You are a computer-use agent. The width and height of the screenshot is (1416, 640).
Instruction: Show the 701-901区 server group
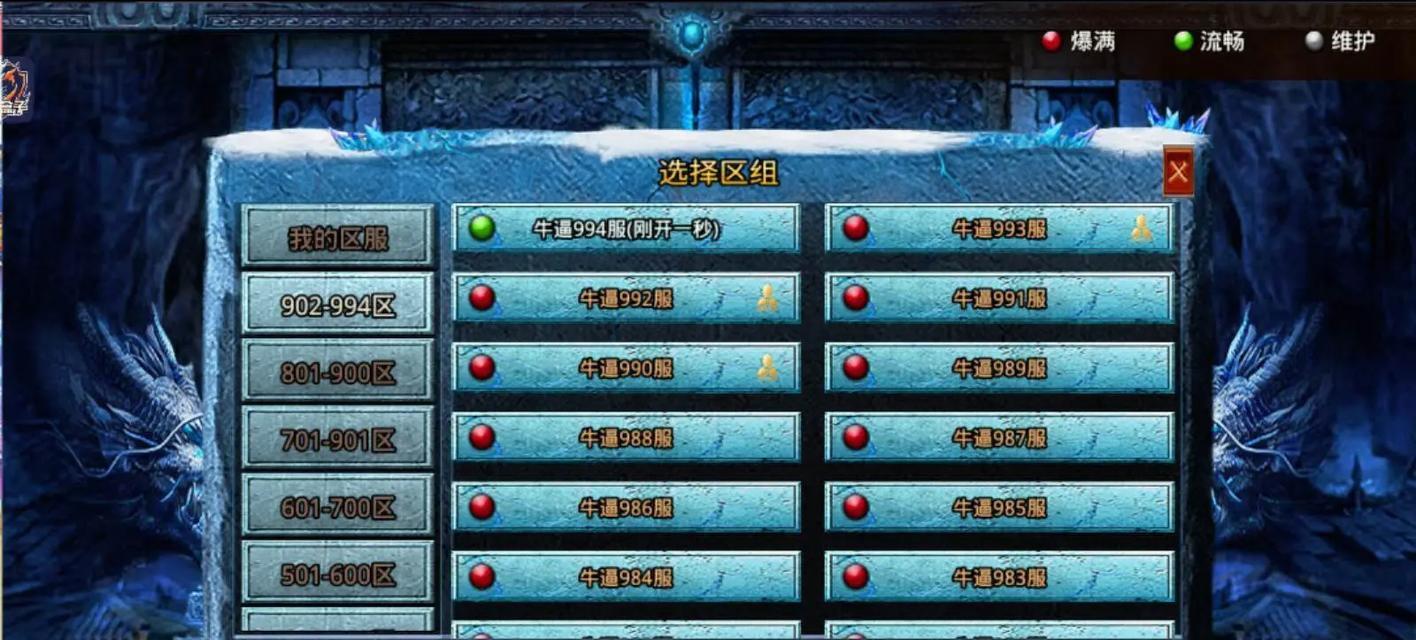[338, 439]
